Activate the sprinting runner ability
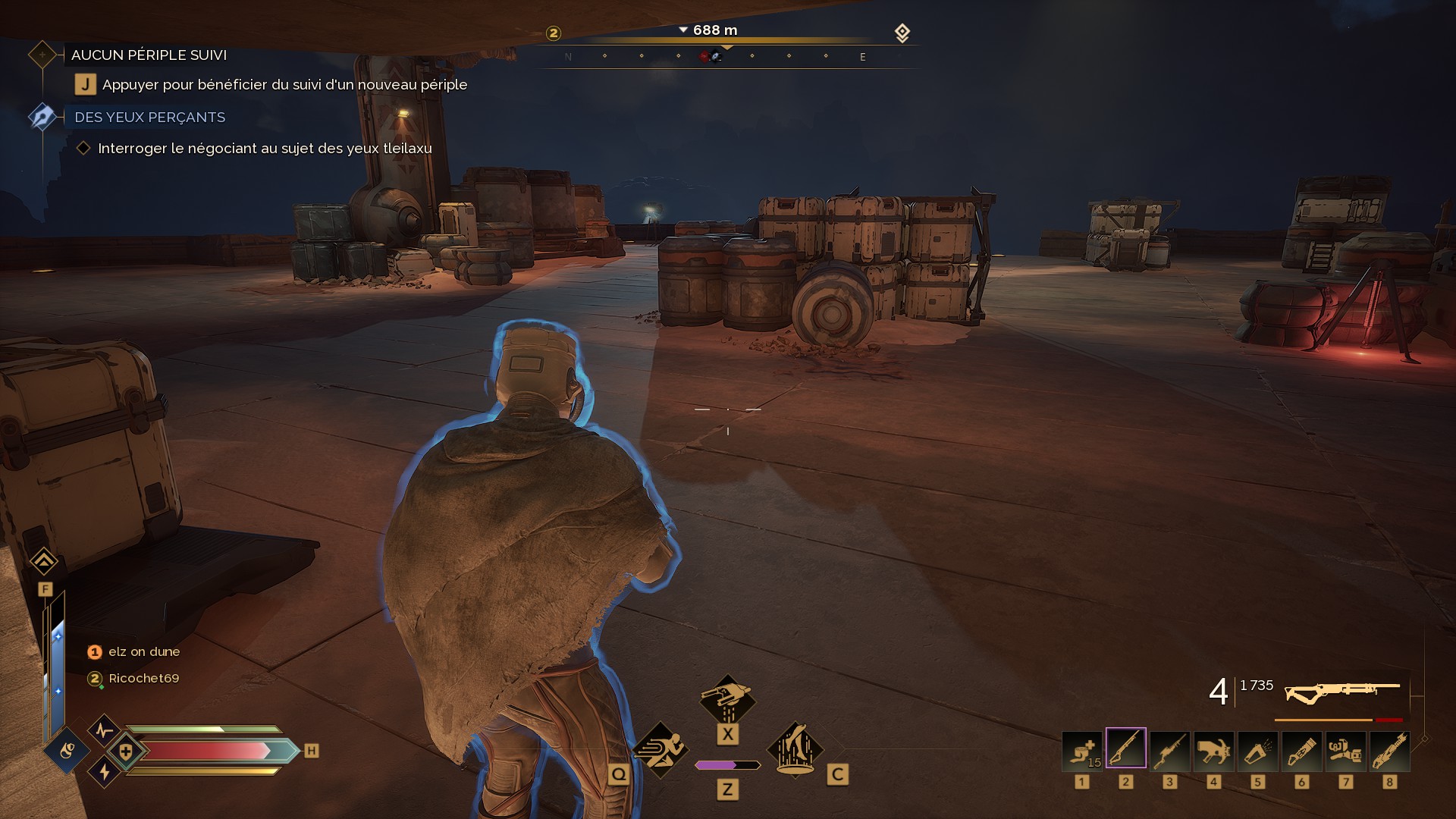 click(x=660, y=749)
